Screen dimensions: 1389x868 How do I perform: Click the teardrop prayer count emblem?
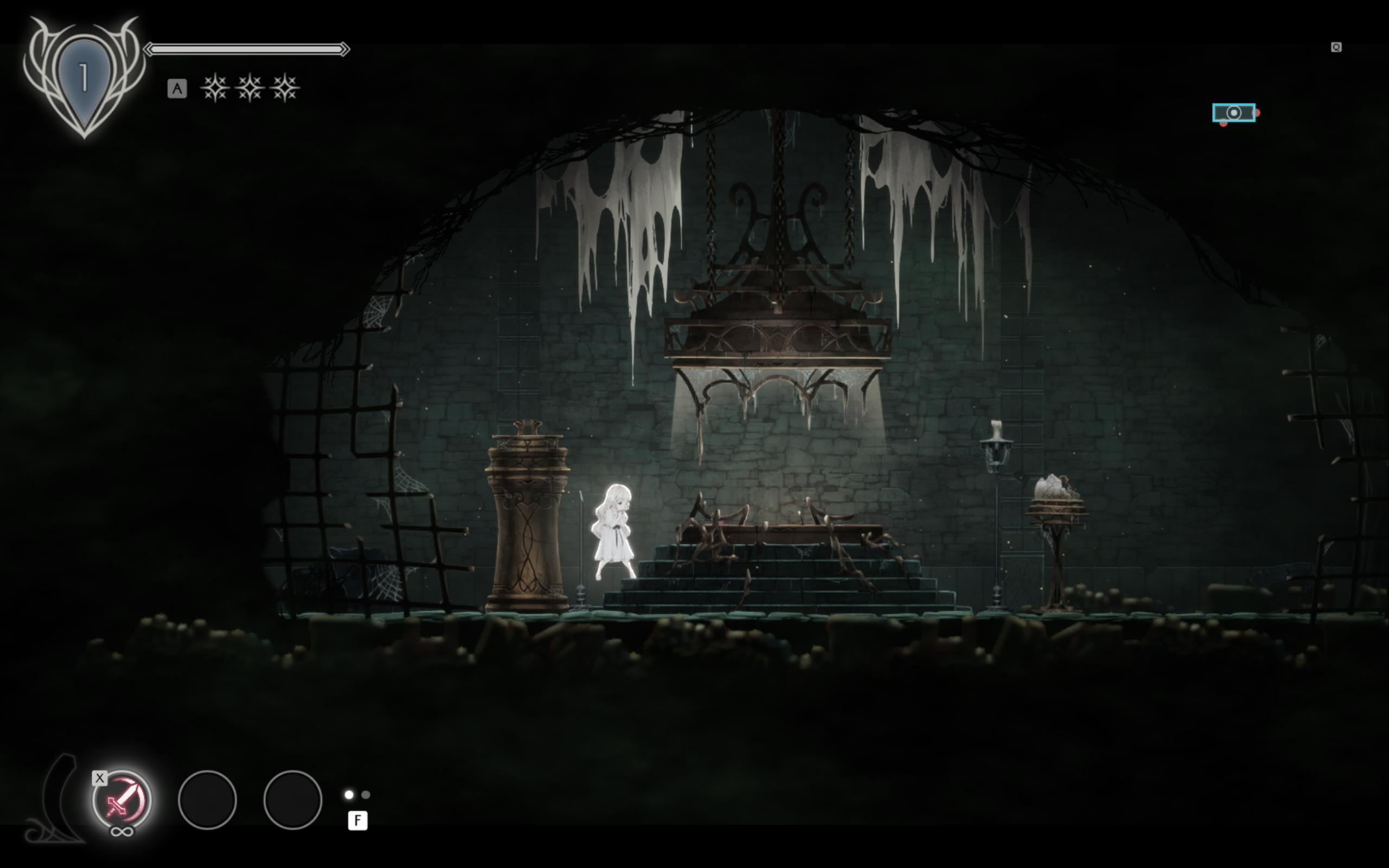click(84, 79)
